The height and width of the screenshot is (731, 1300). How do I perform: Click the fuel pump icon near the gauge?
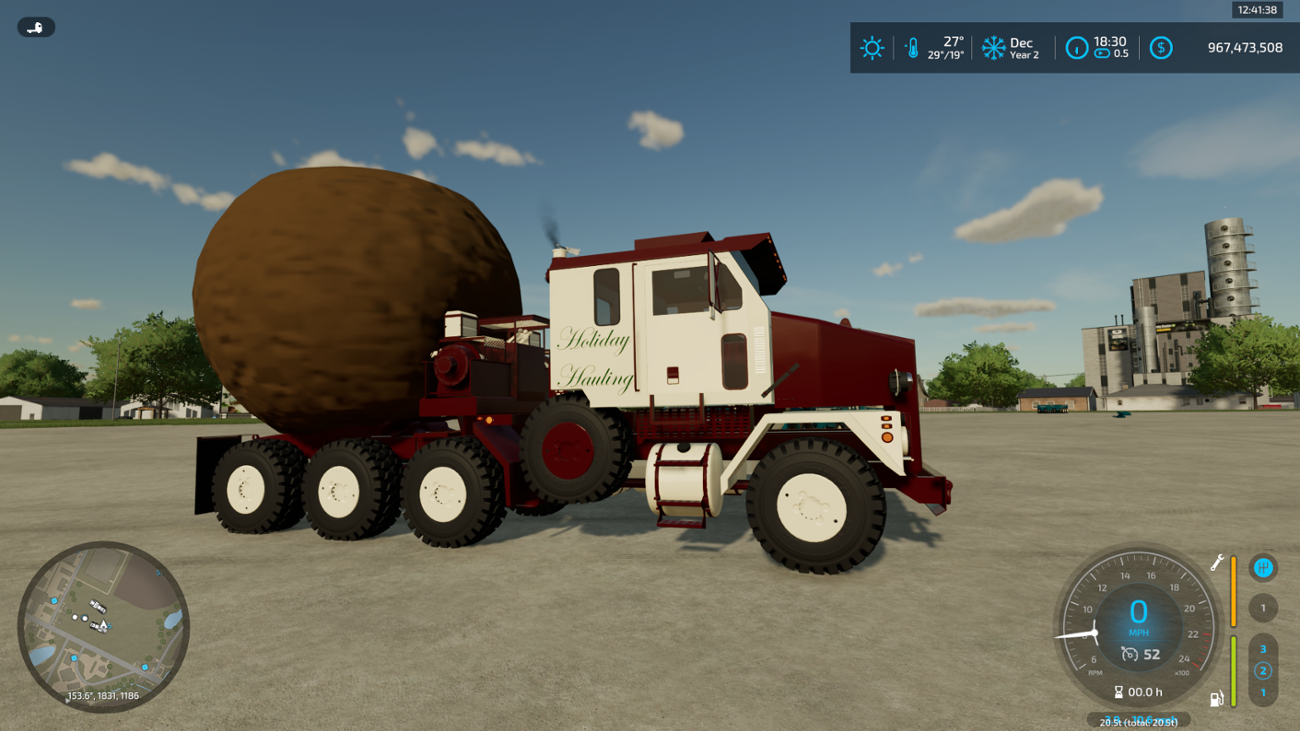(1216, 698)
